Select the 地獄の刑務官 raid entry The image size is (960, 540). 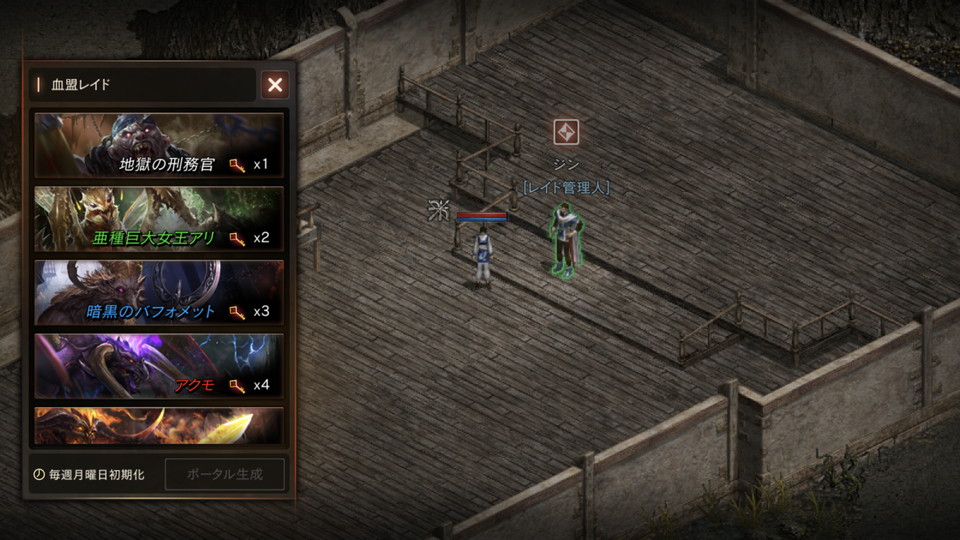pyautogui.click(x=159, y=143)
